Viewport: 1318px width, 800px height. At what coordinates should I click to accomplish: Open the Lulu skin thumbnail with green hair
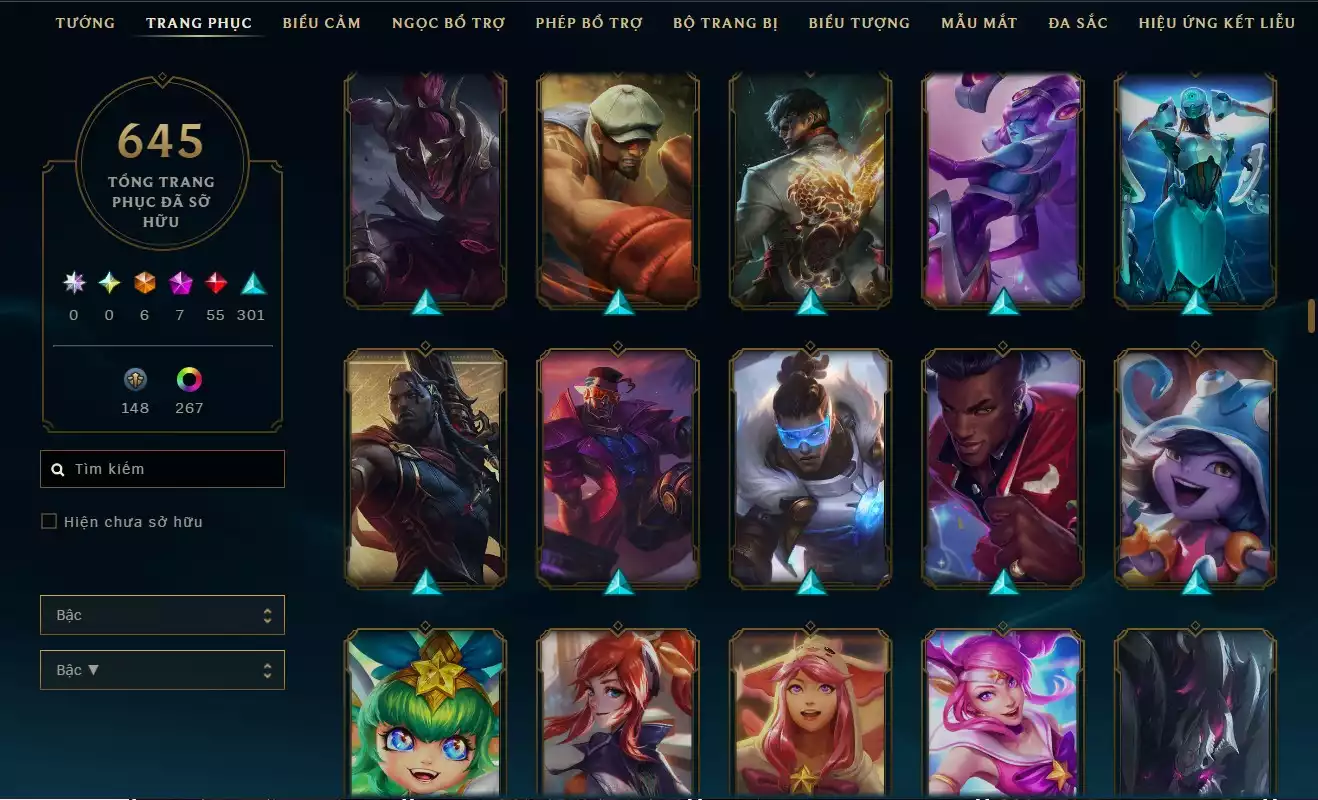click(425, 715)
